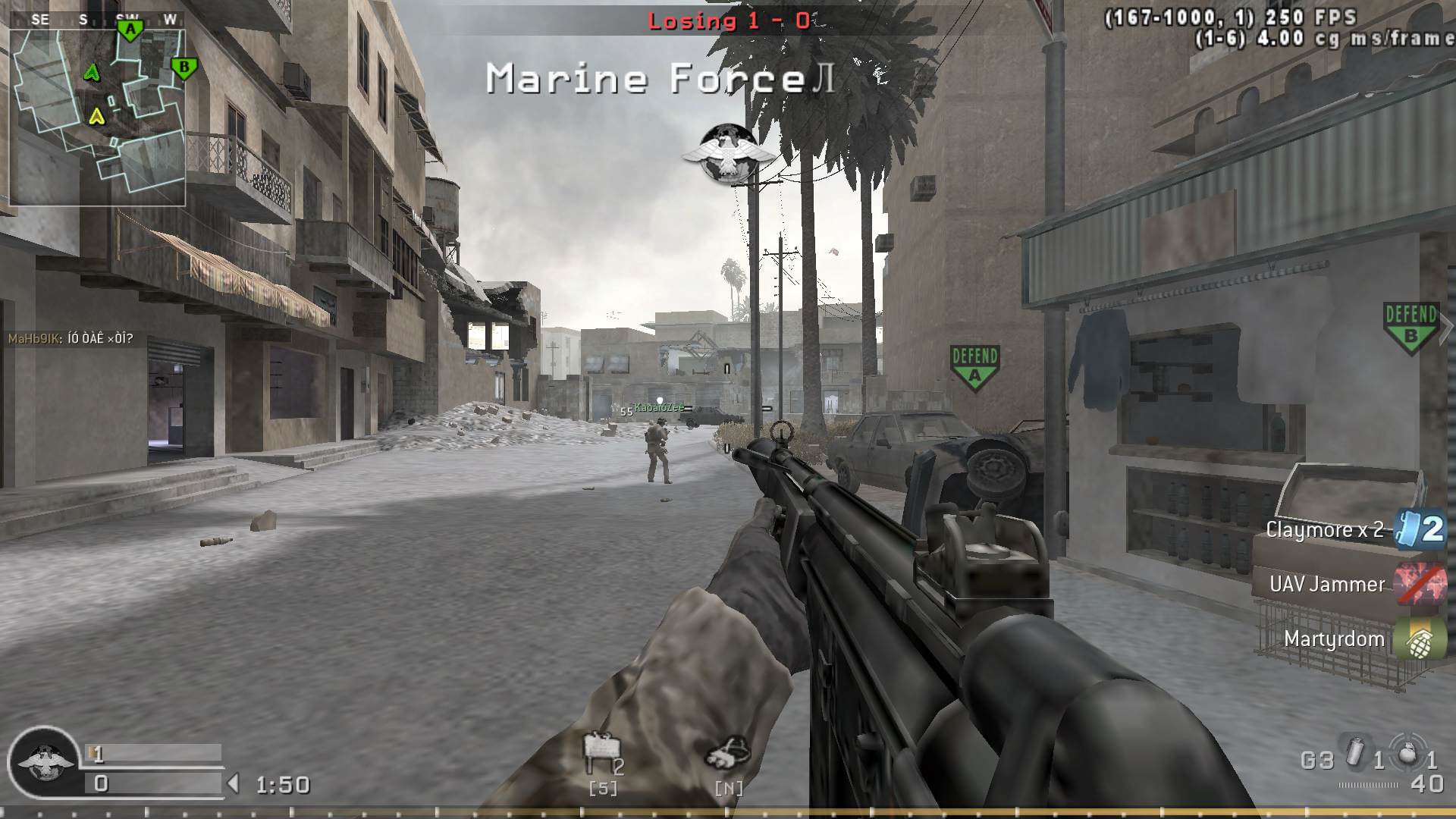Click objective A marker on the minimap
The width and height of the screenshot is (1456, 819).
130,29
